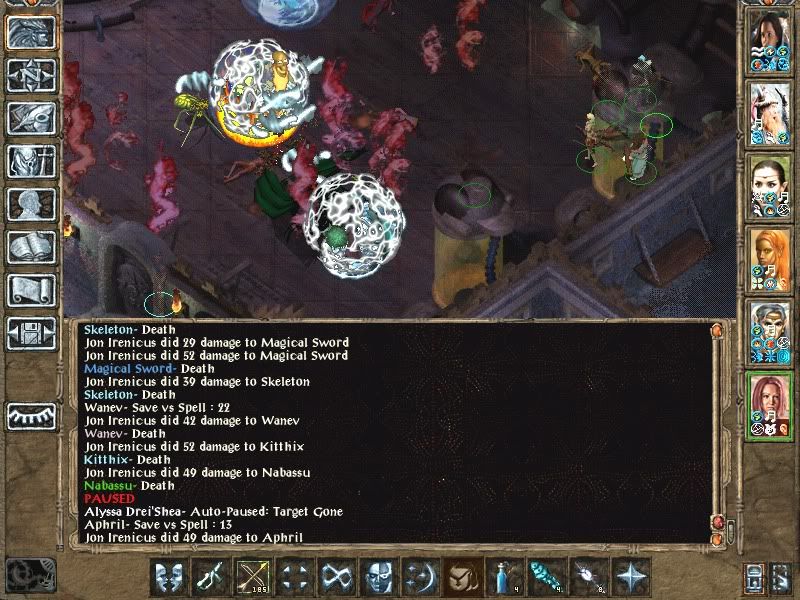Click the closed-eye rest button
Screen dimensions: 800x600
pyautogui.click(x=31, y=415)
